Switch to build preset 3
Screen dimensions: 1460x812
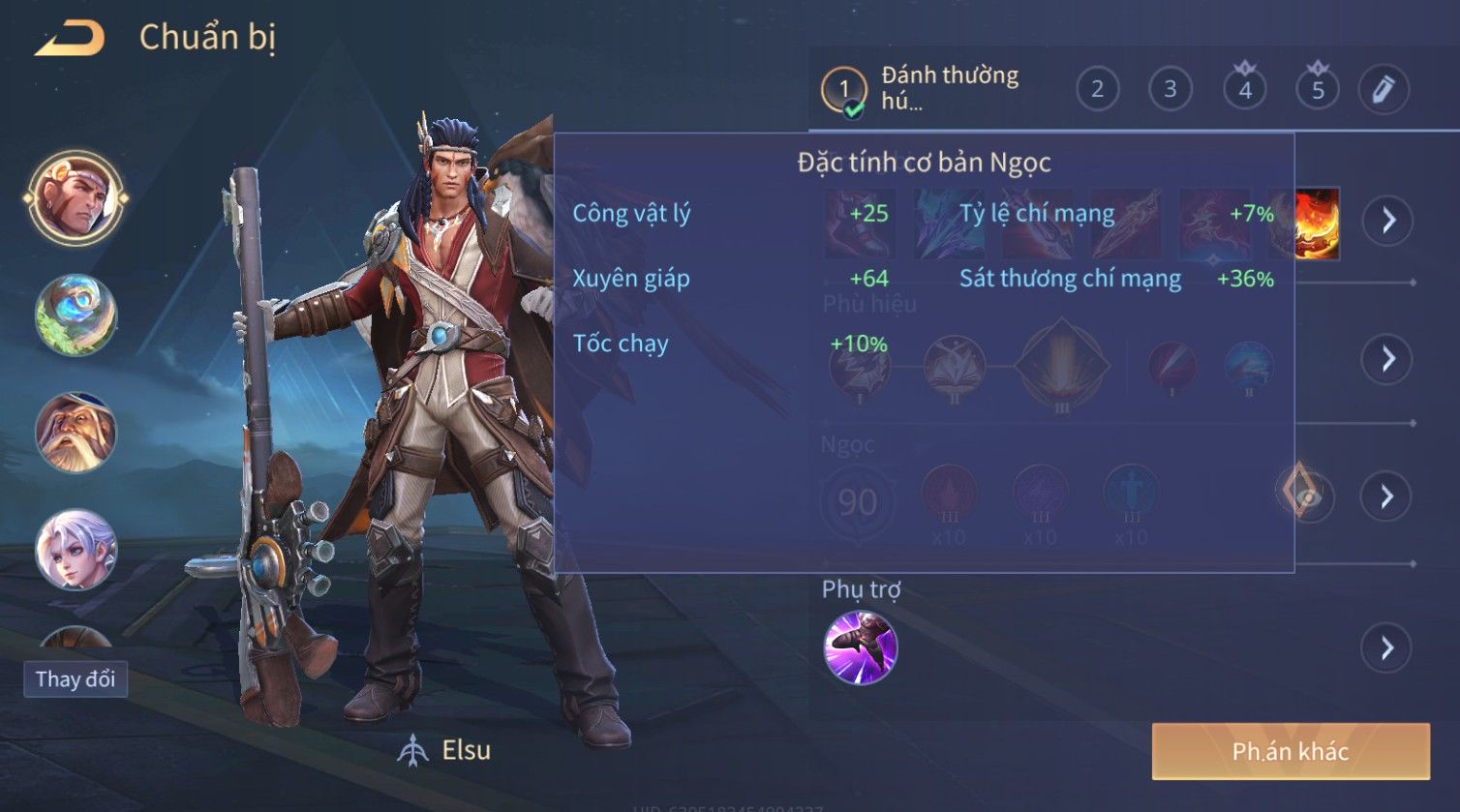1170,90
